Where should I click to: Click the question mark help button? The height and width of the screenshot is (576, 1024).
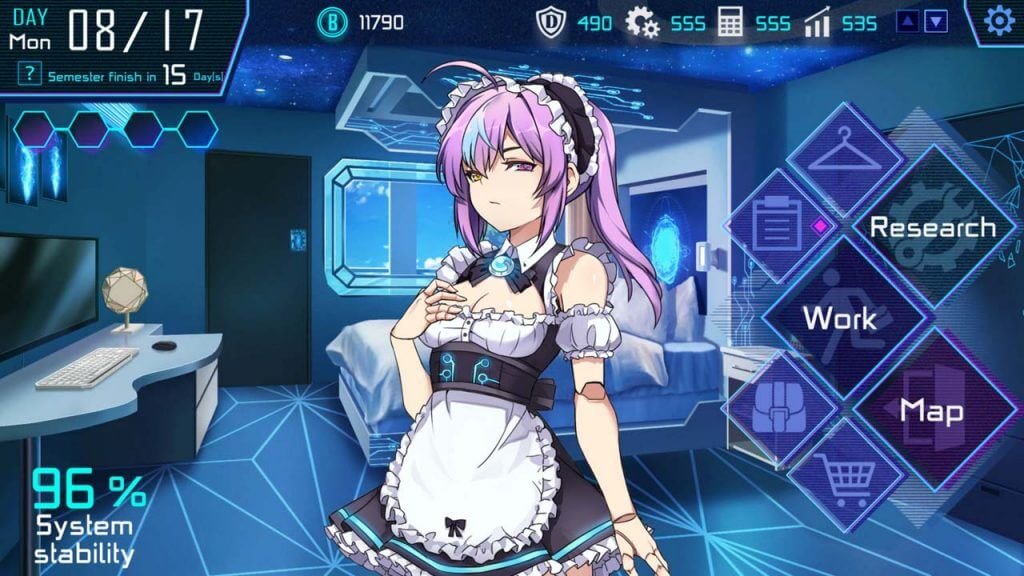tap(32, 73)
